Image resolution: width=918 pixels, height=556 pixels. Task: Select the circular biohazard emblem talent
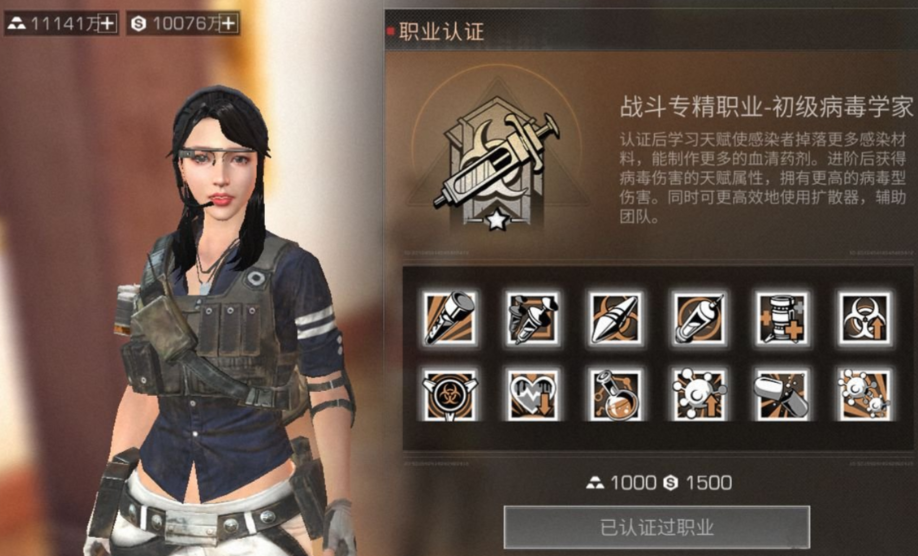click(449, 395)
